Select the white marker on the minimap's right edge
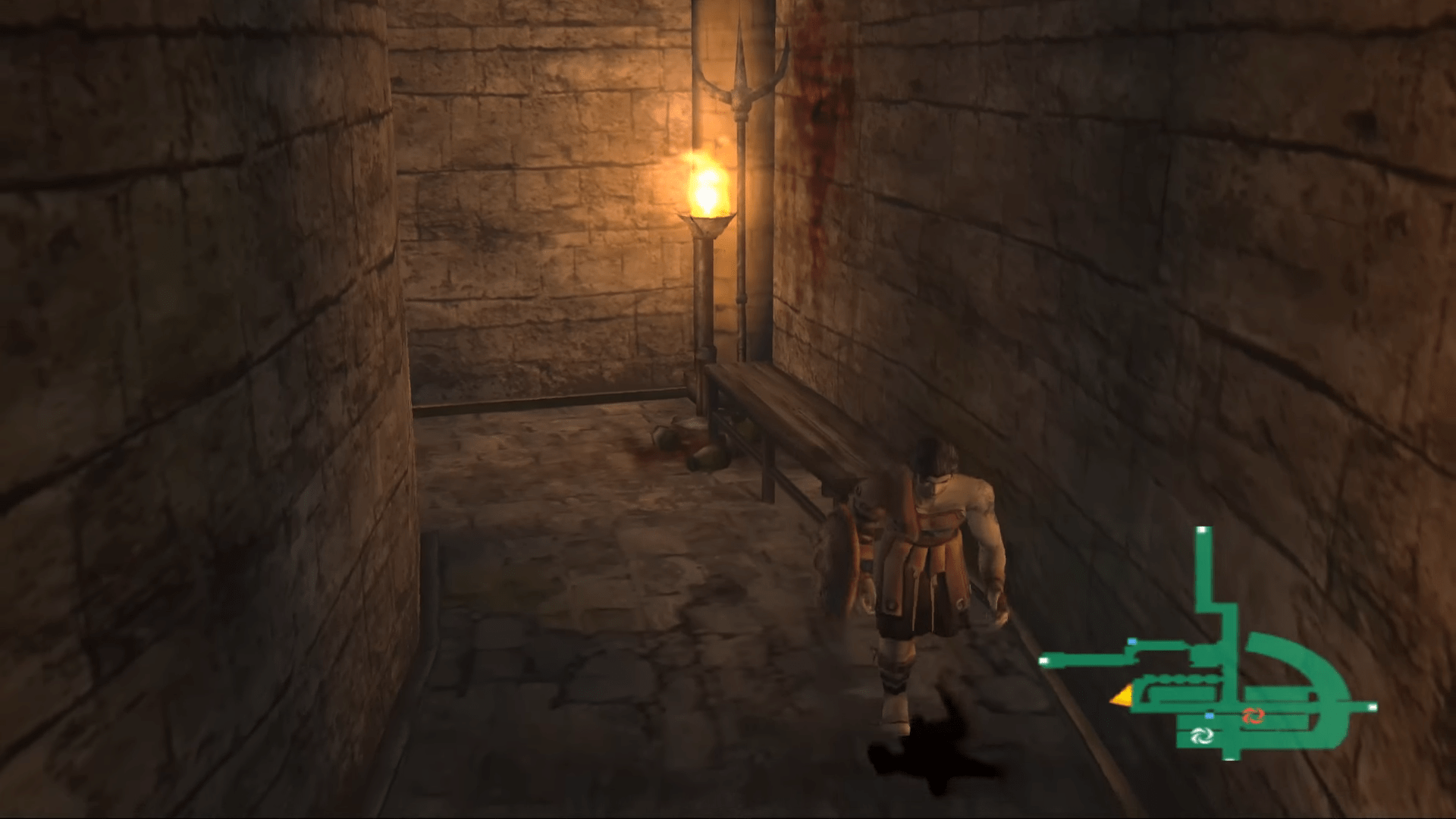 coord(1373,708)
